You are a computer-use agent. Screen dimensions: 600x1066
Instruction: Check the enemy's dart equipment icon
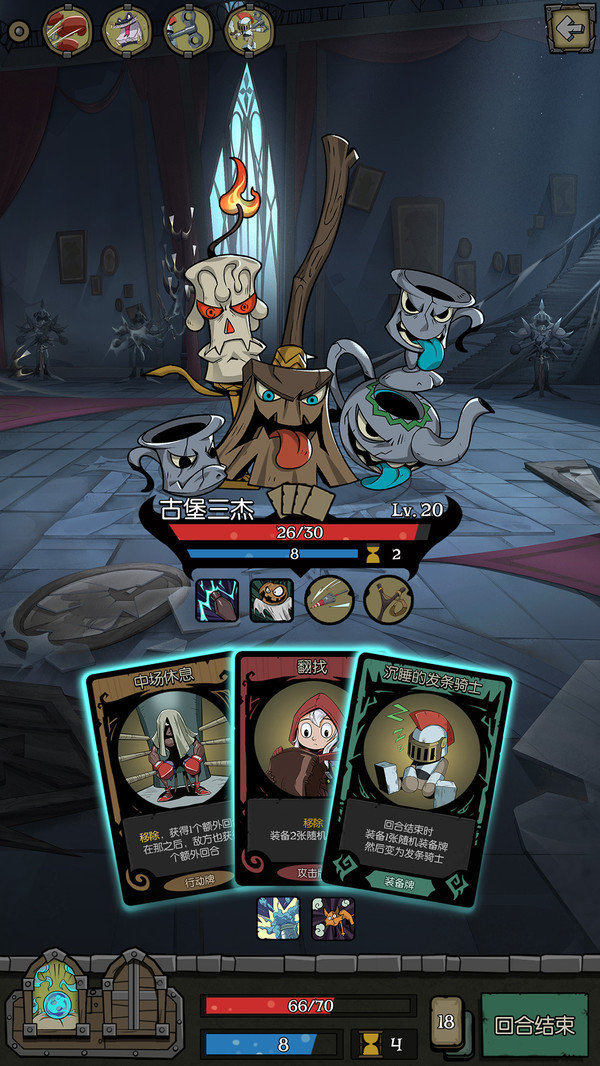tap(329, 601)
